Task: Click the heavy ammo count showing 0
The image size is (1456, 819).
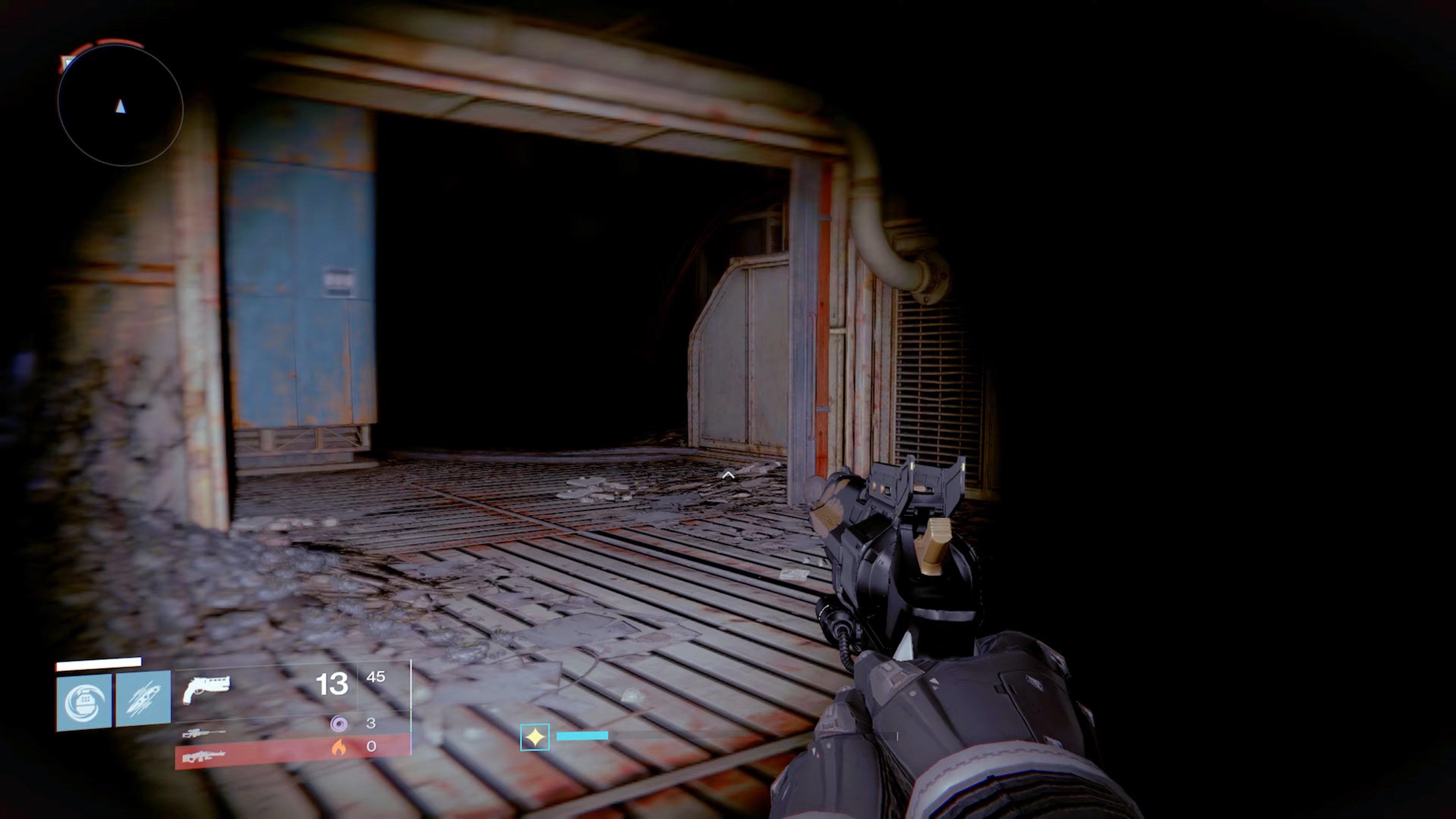Action: 371,747
